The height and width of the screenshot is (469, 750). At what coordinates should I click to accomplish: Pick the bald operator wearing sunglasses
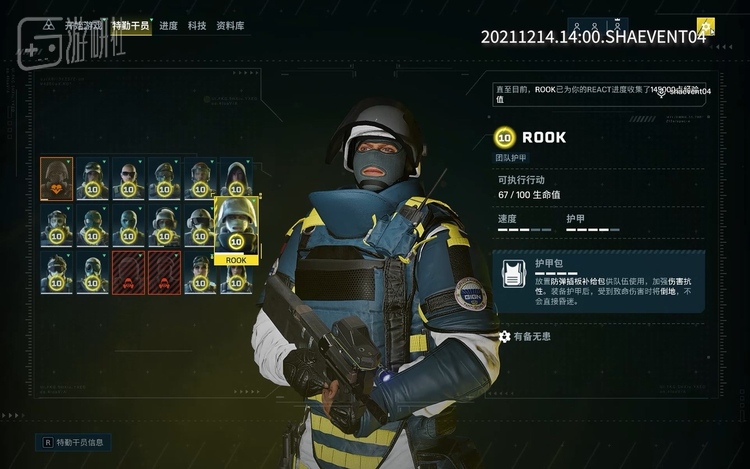(128, 178)
